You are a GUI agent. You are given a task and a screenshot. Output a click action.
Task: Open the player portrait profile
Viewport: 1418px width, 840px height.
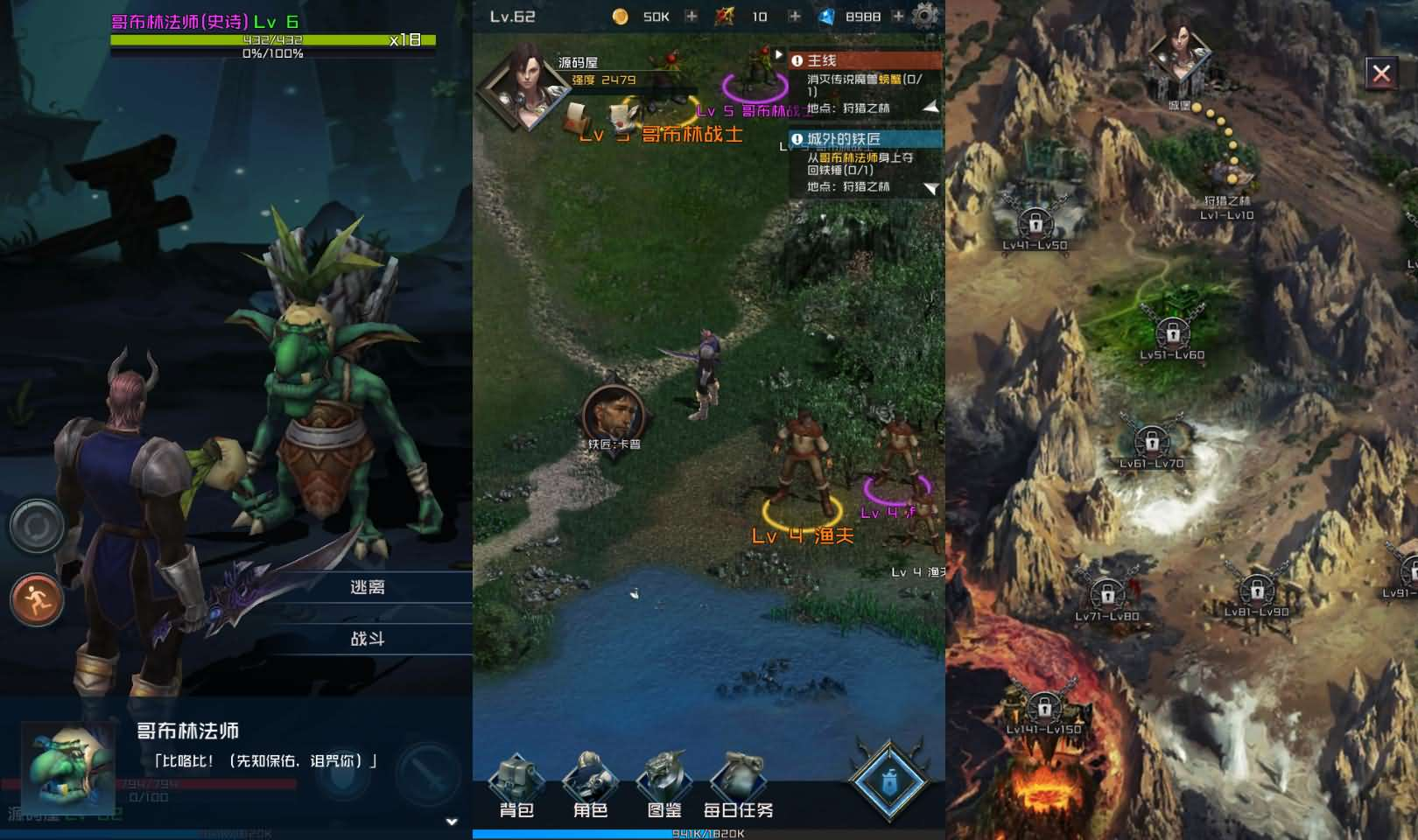pos(524,87)
